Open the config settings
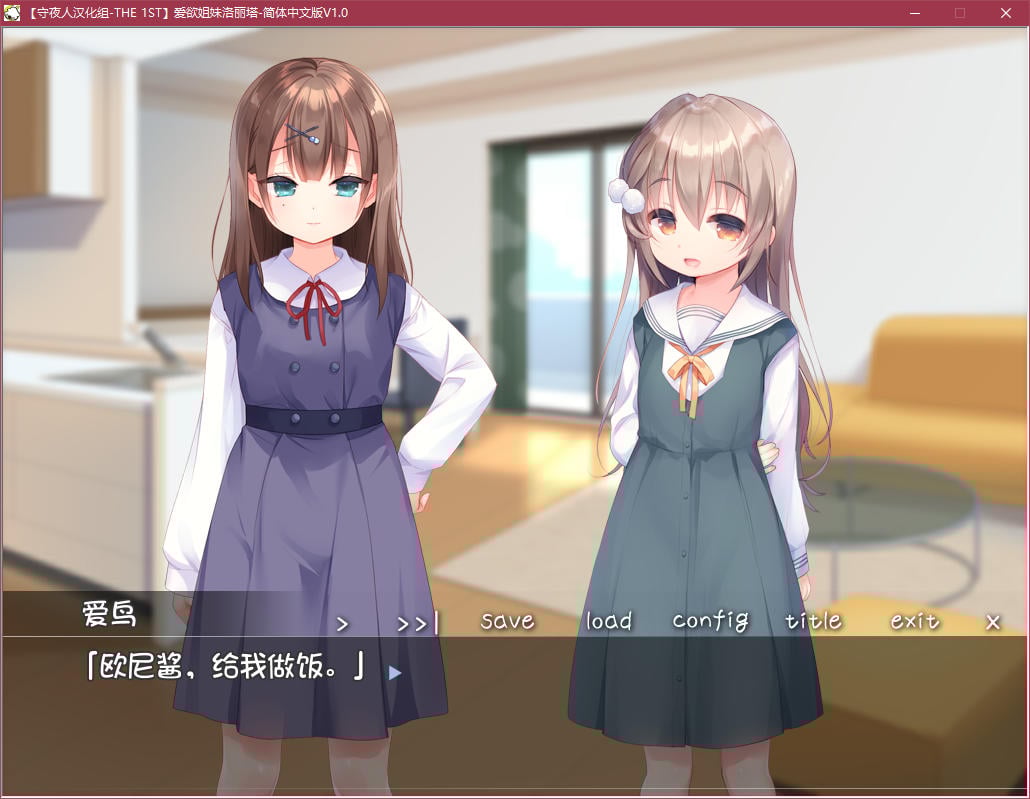1030x799 pixels. click(x=710, y=621)
